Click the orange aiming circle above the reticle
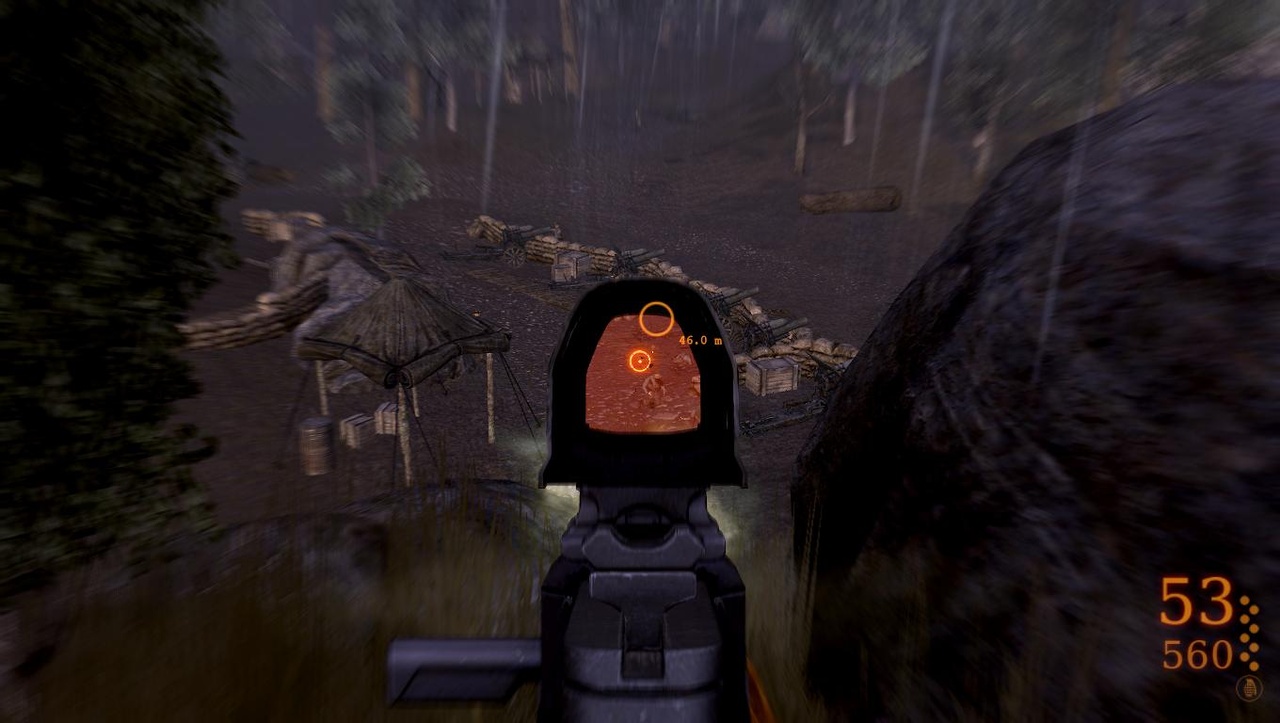1280x723 pixels. tap(657, 317)
